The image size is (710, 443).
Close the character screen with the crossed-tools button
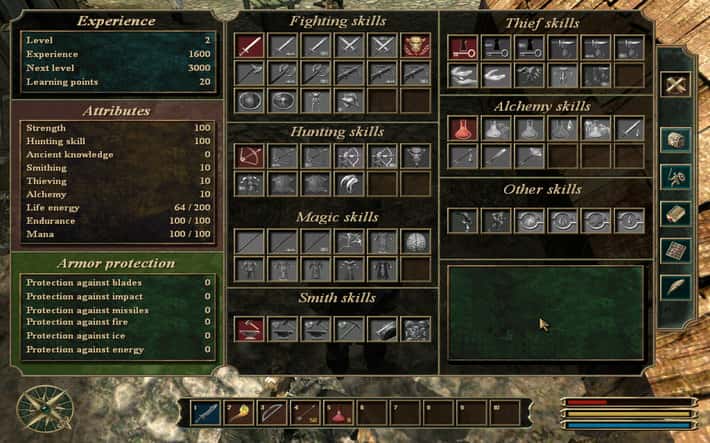coord(677,84)
